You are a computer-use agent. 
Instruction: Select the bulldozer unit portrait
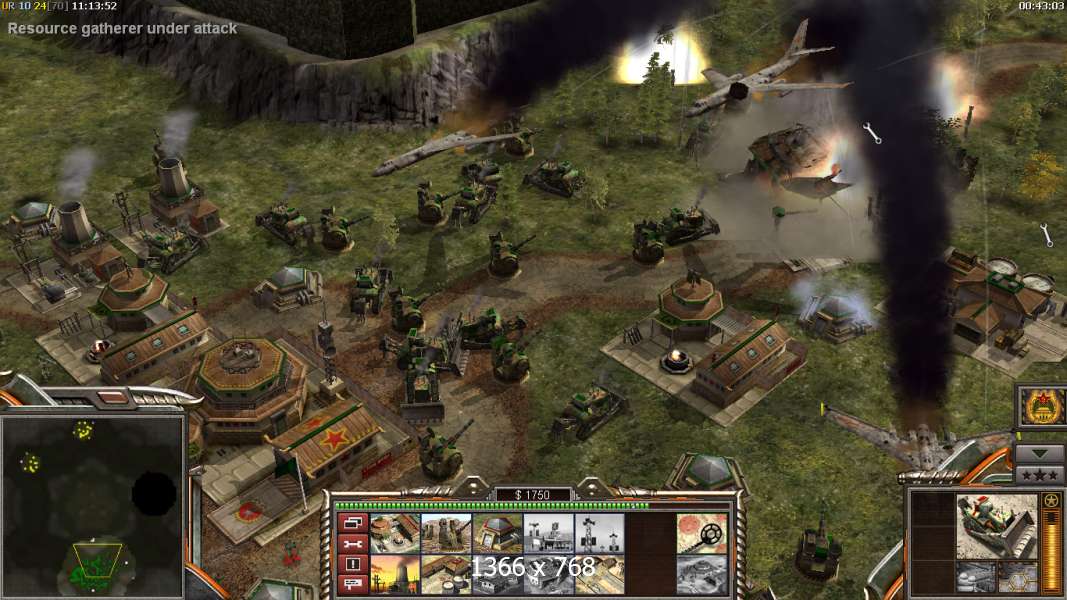996,526
